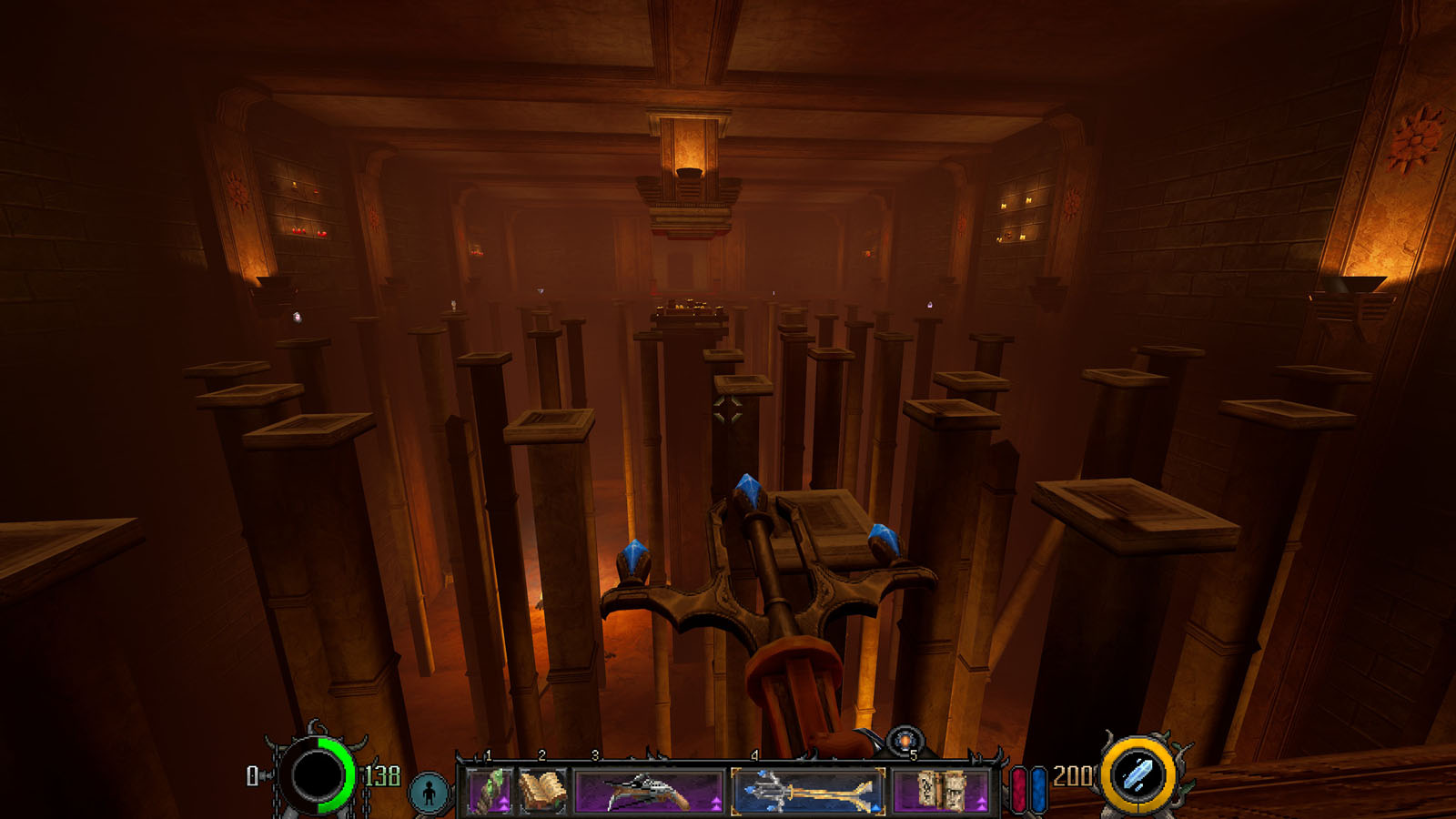
Task: Click the blue crystal ammo icon
Action: pos(1138,776)
